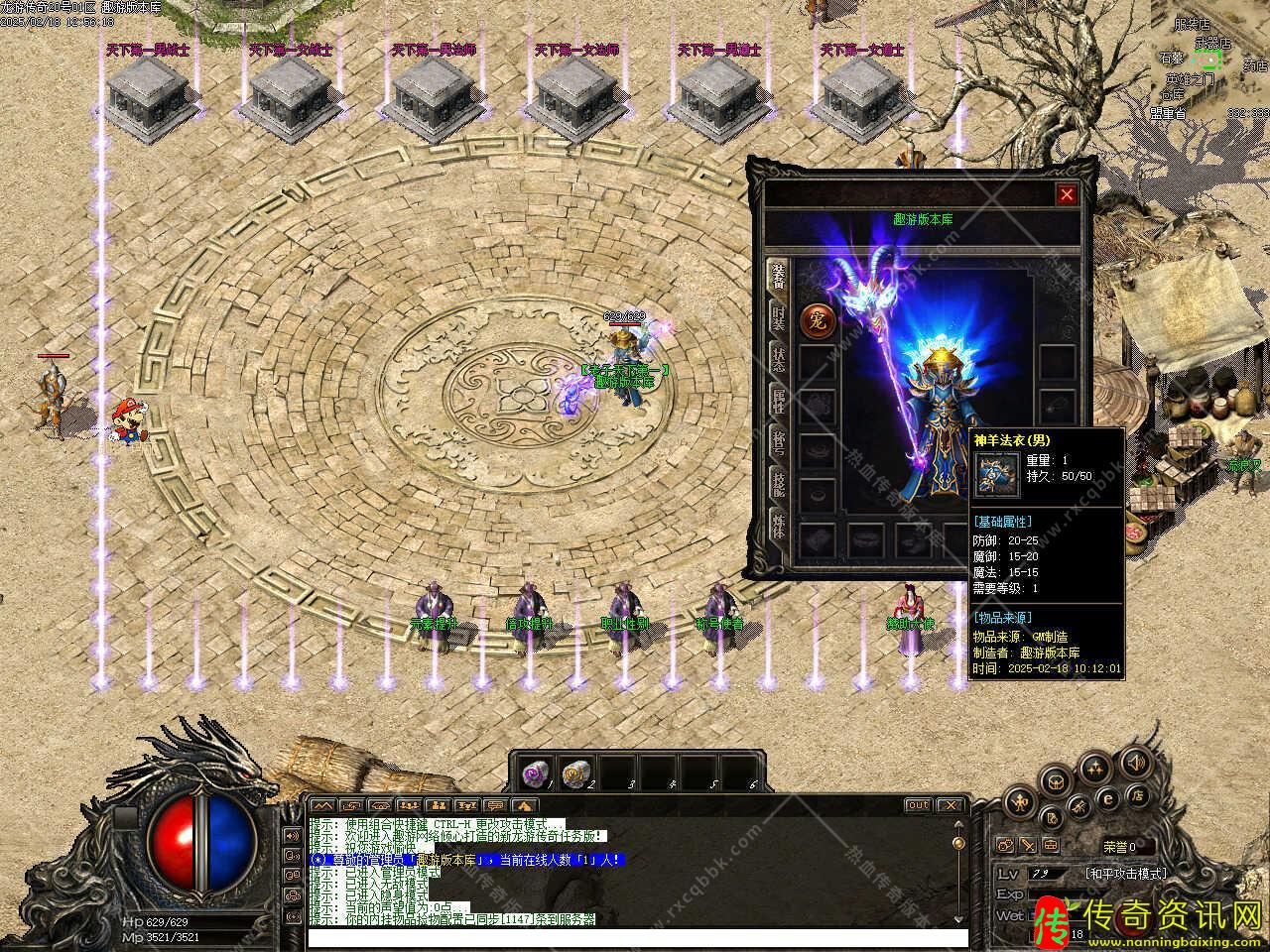Open the character panel with the figure icon
This screenshot has height=952, width=1270.
coord(1019,801)
